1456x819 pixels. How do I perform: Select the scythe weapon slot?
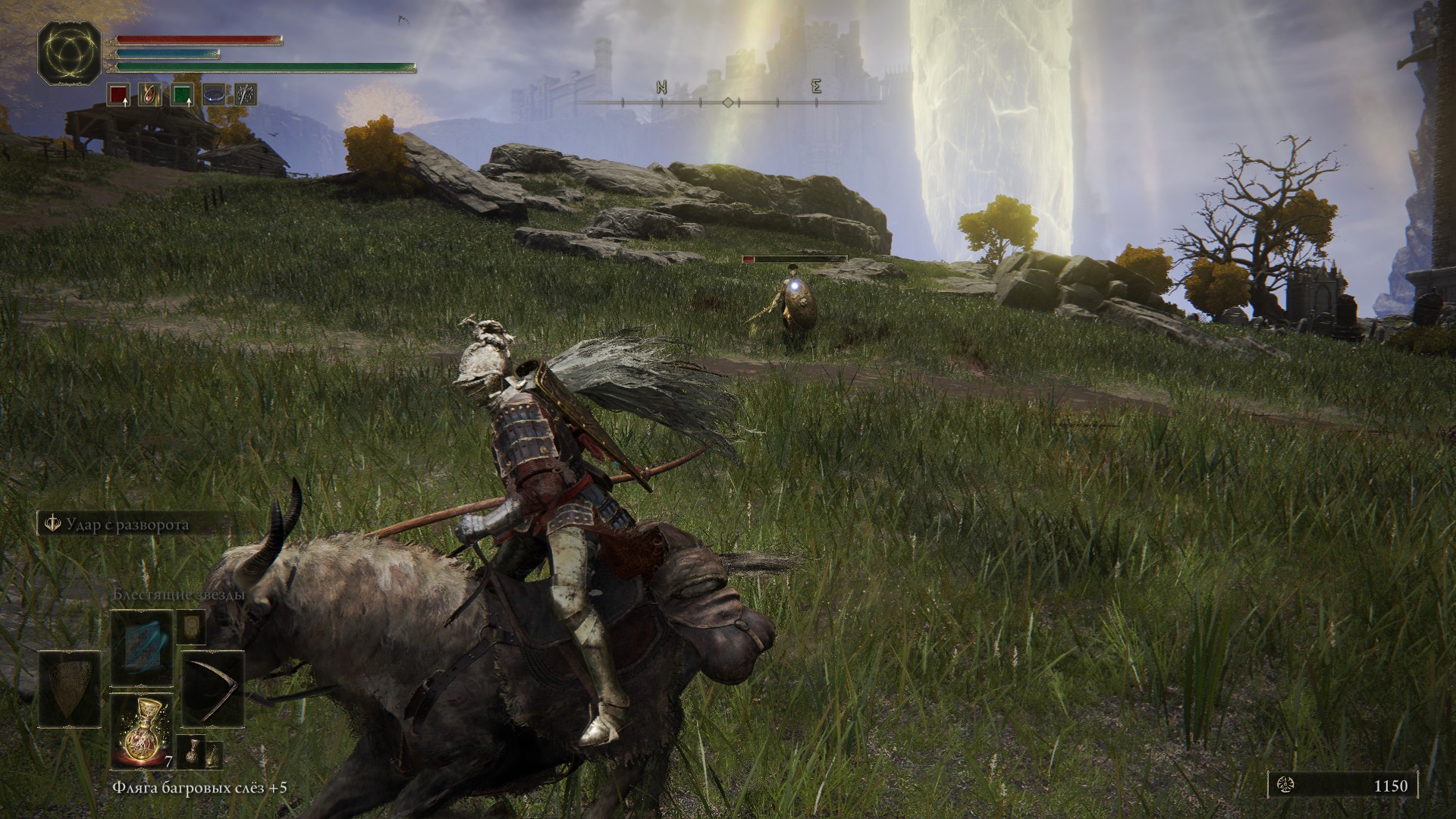[213, 689]
